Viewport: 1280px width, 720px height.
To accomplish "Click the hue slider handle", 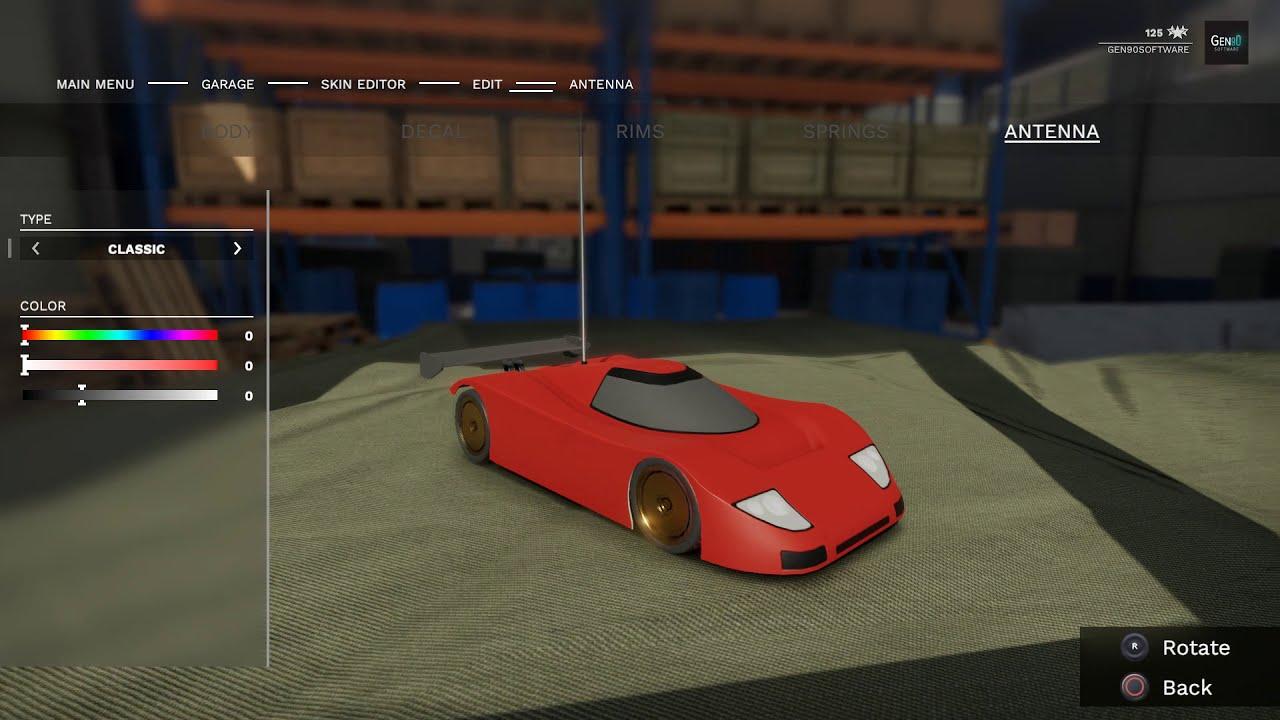I will [24, 335].
